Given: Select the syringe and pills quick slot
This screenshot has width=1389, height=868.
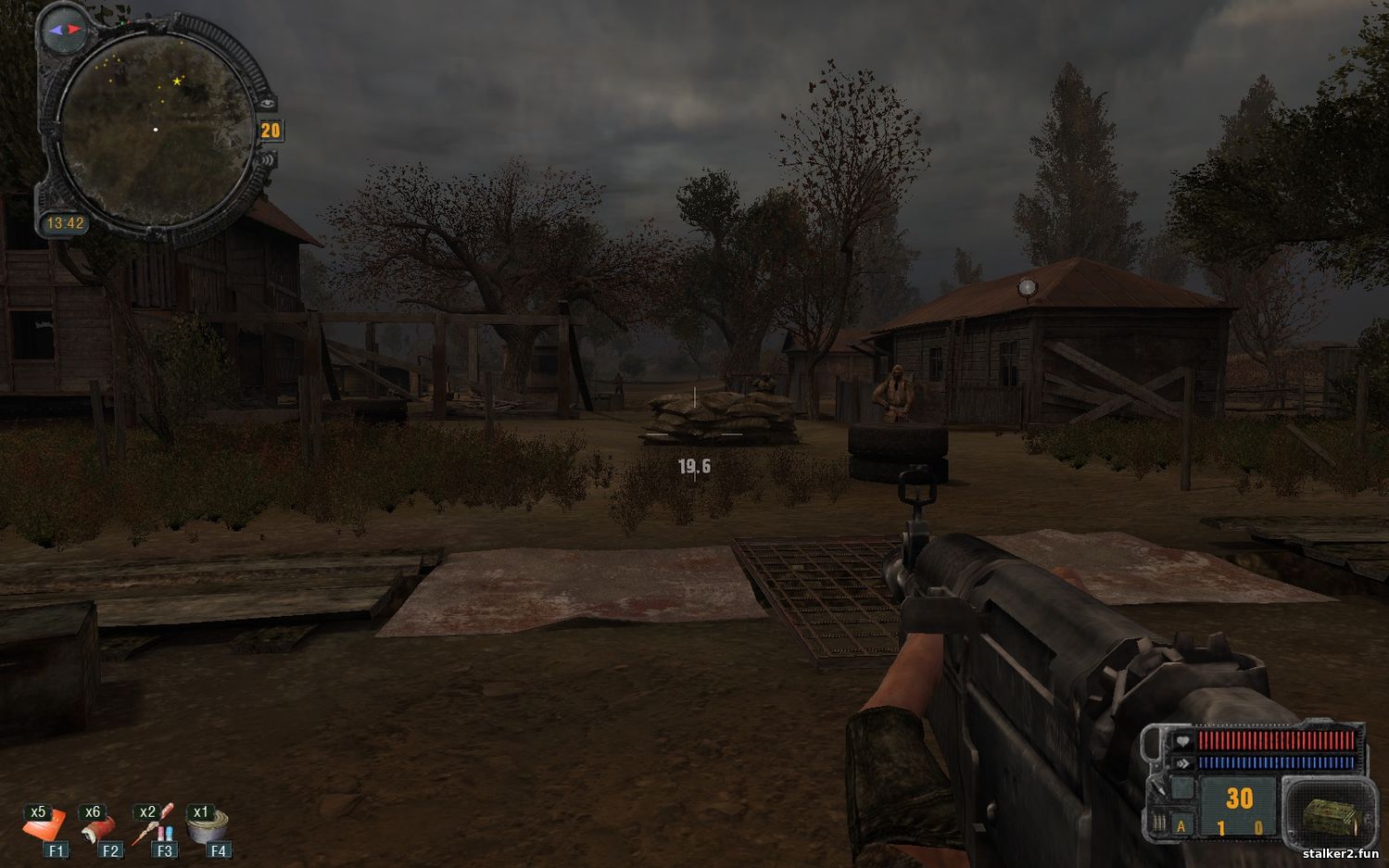Looking at the screenshot, I should click(x=154, y=825).
